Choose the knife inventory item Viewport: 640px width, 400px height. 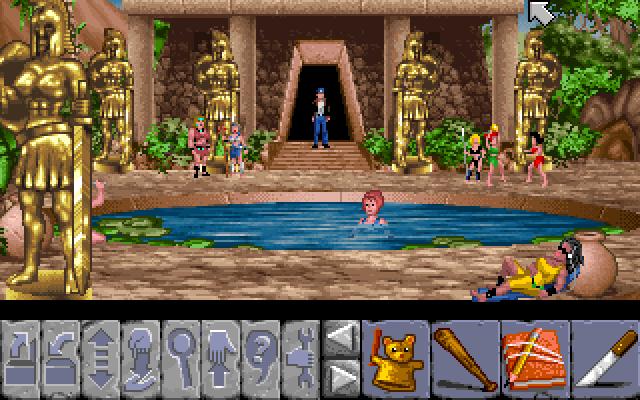coord(603,358)
